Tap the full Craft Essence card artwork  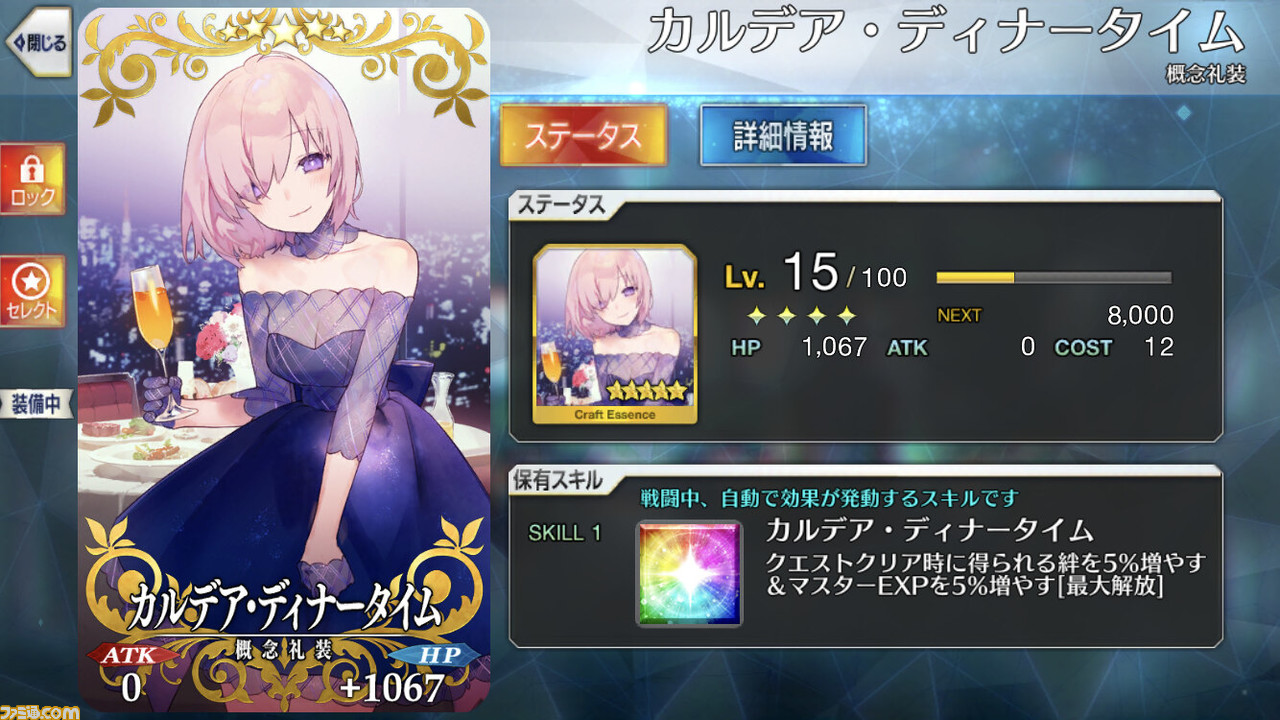tap(280, 360)
